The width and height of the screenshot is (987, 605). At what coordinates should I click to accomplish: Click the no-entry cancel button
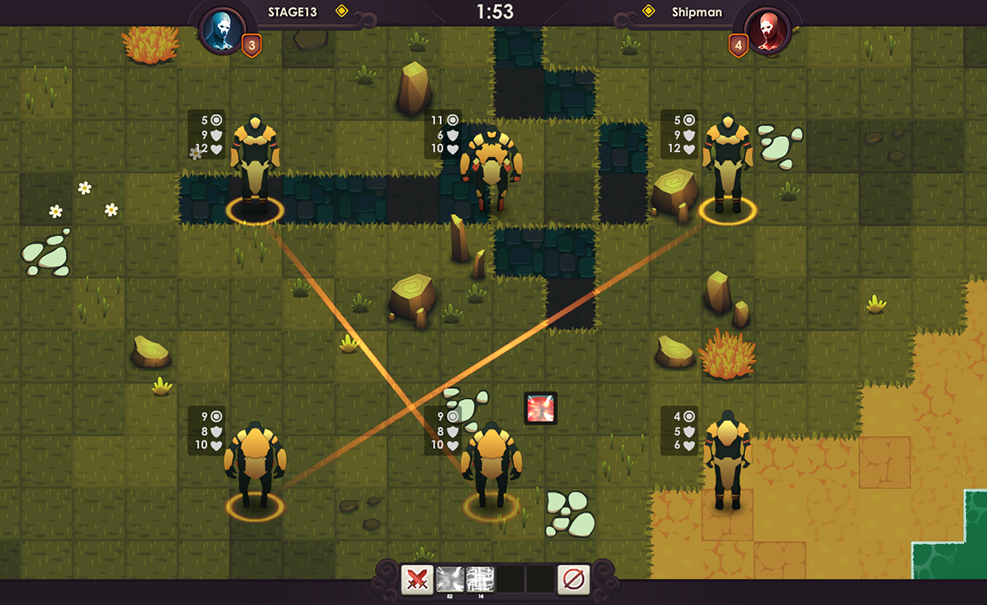pos(573,579)
